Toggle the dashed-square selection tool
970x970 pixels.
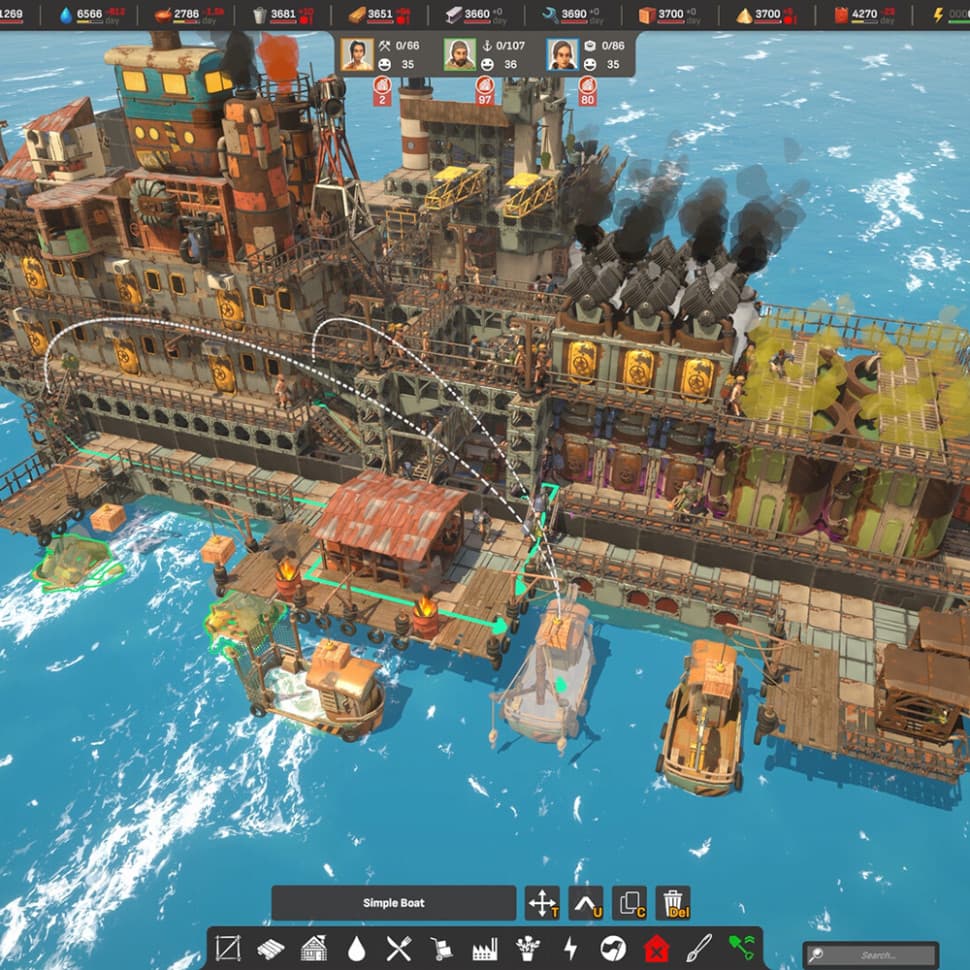(x=228, y=948)
